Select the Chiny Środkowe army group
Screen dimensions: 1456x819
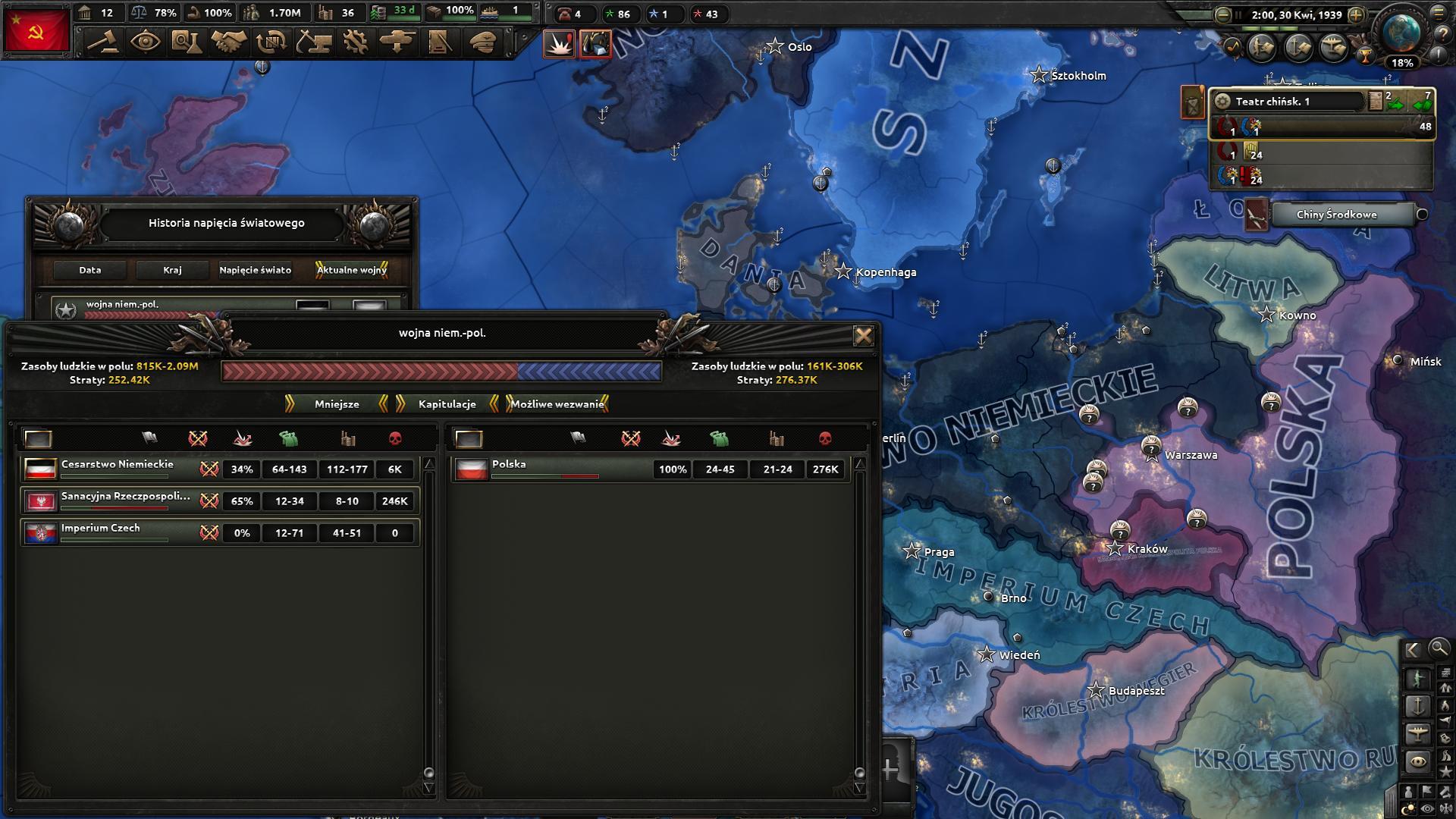click(1336, 215)
